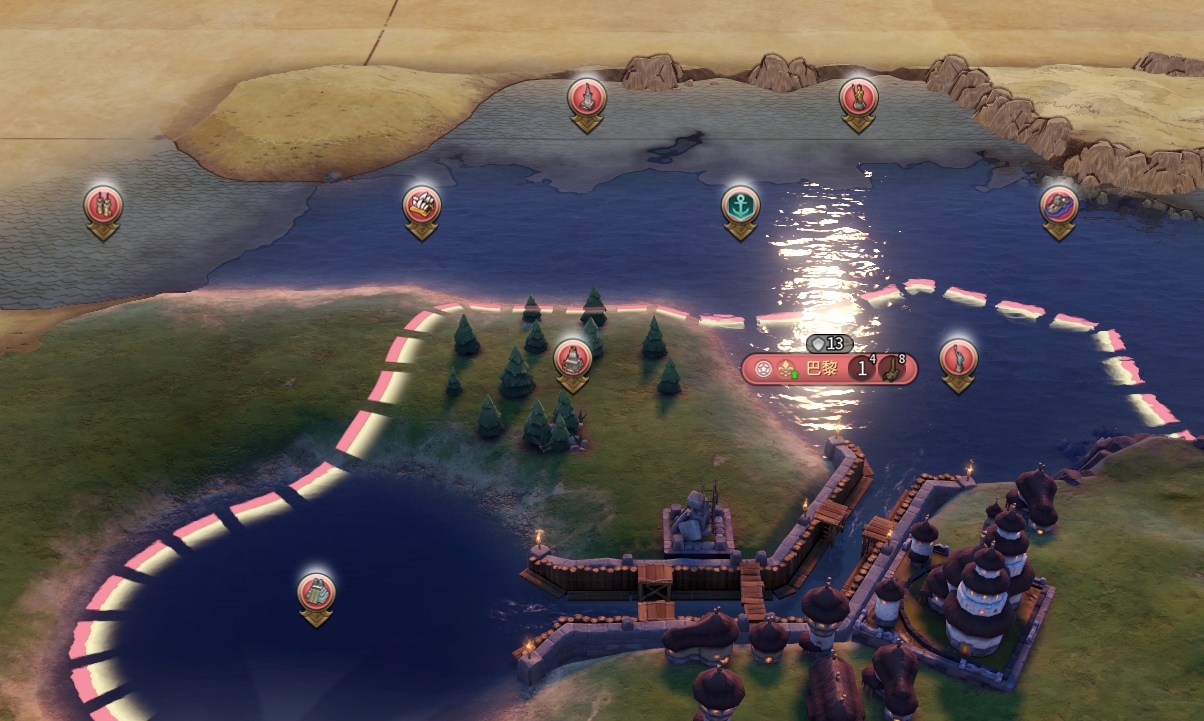This screenshot has height=721, width=1204.
Task: Click the Statue of Liberty map pin
Action: point(958,358)
